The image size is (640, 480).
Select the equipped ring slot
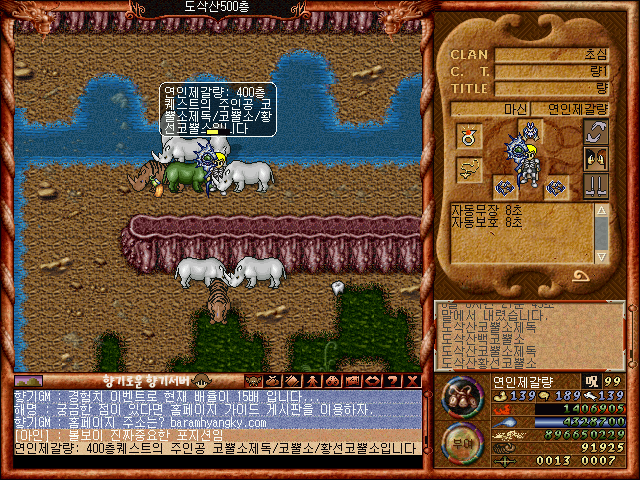tap(467, 136)
